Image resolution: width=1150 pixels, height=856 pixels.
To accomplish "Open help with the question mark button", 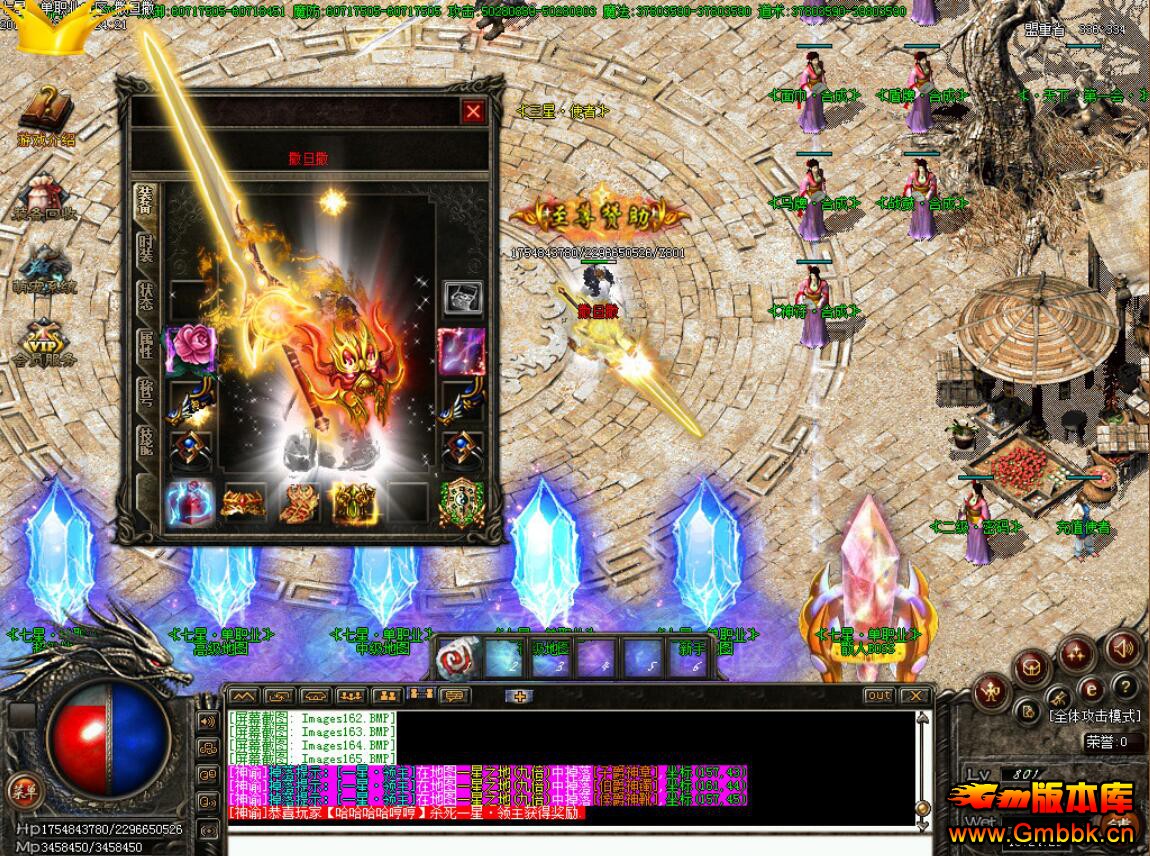I will (1125, 687).
